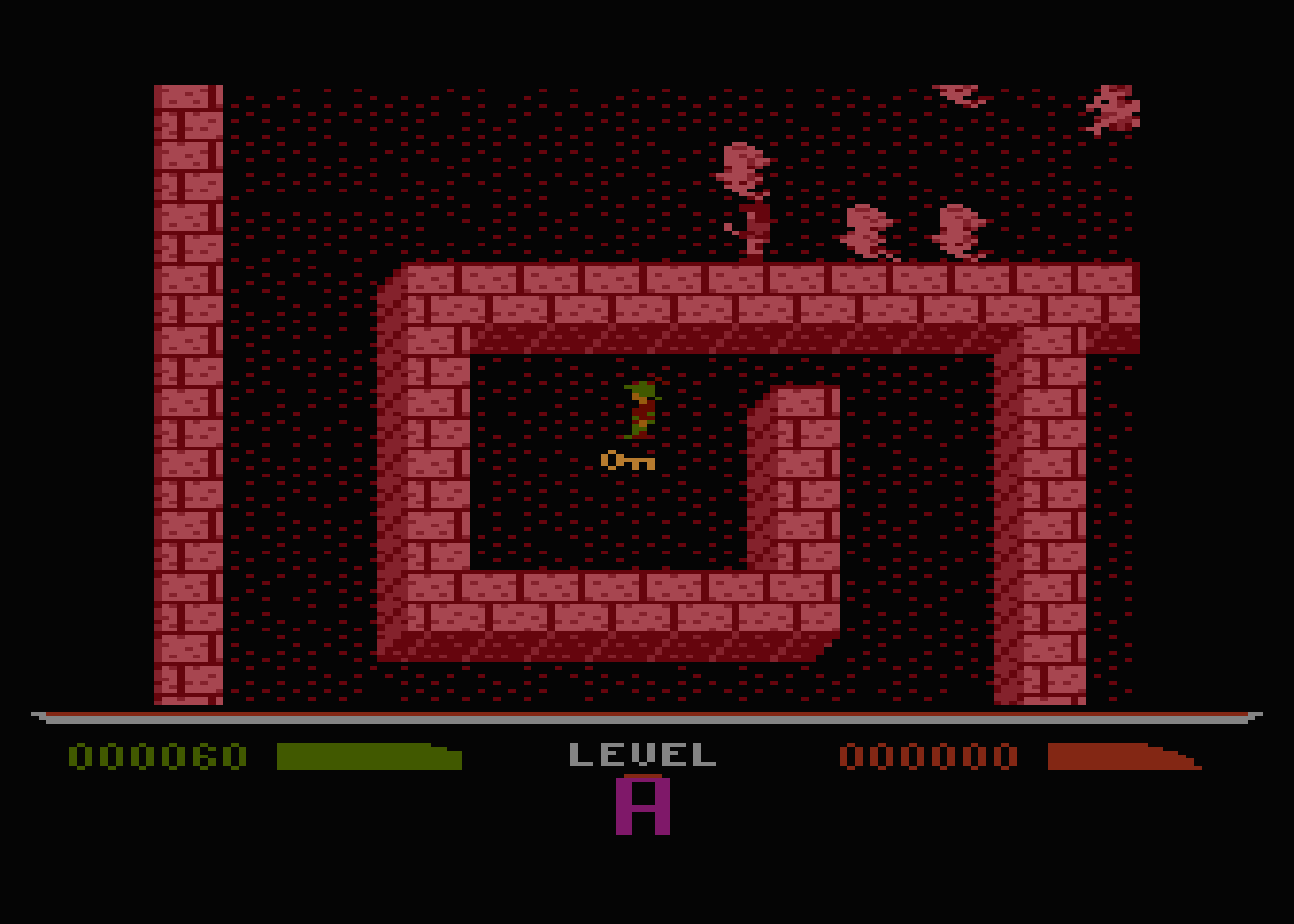Select the crouching ghoul right of its twin
The image size is (1294, 924).
click(958, 231)
